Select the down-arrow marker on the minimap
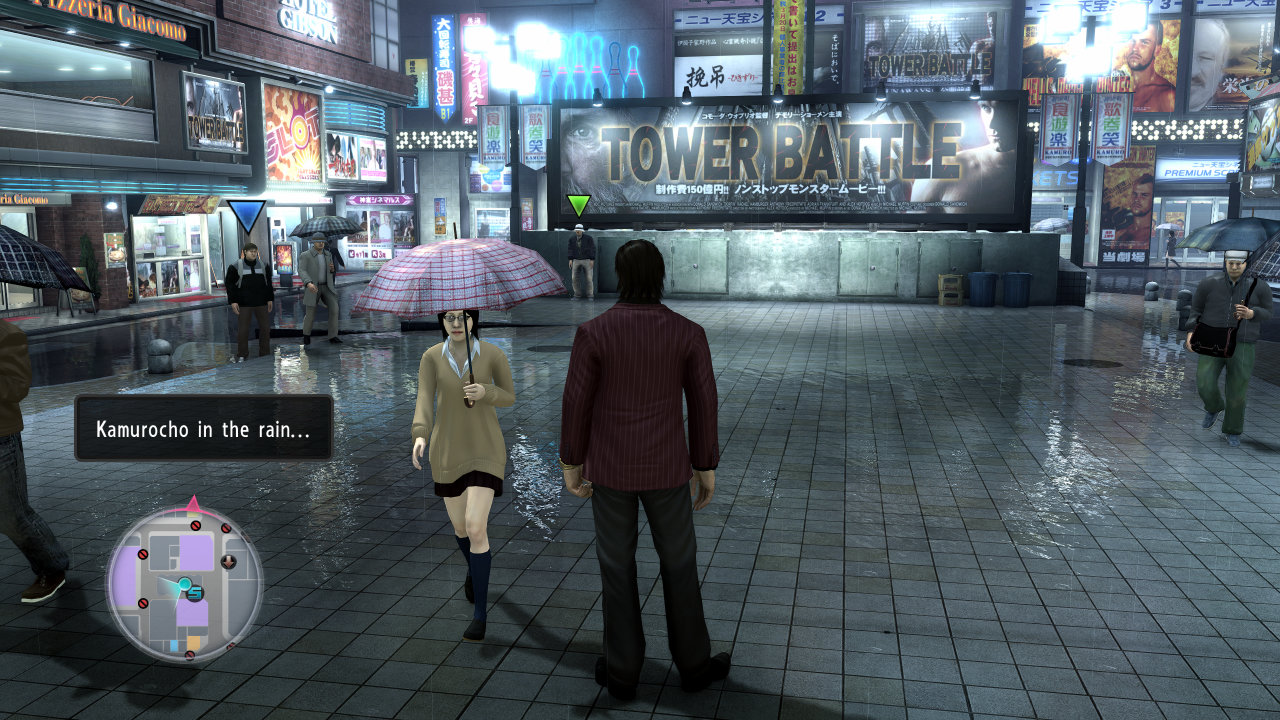Viewport: 1280px width, 720px height. tap(229, 561)
